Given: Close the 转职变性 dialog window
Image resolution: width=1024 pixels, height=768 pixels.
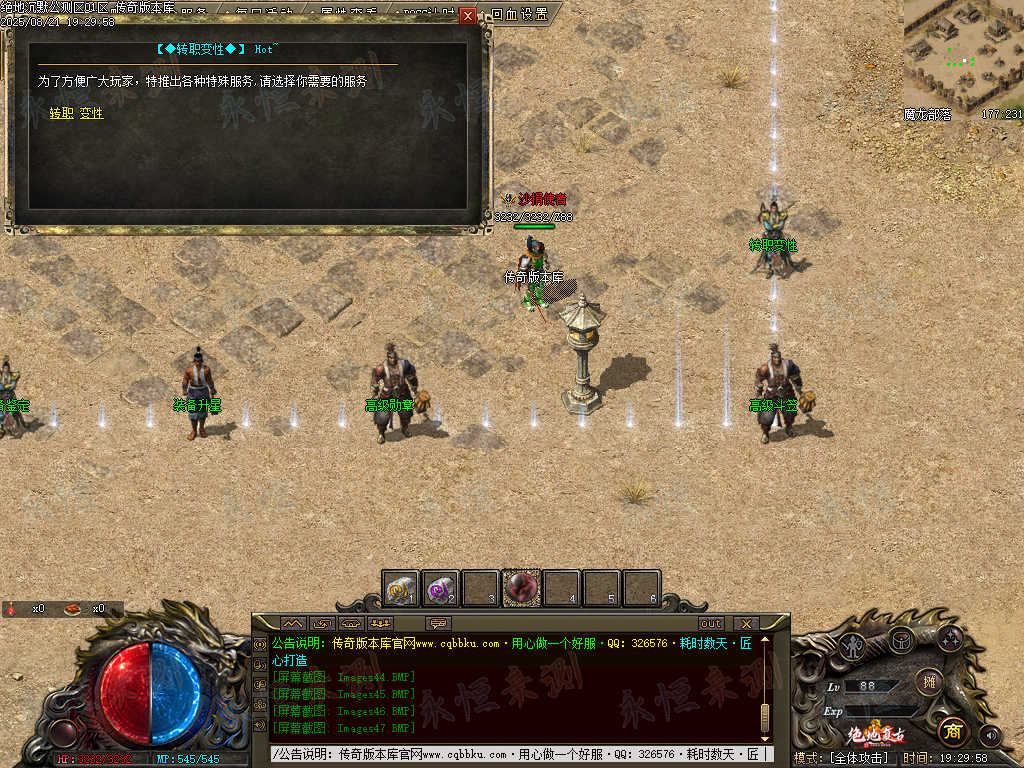Looking at the screenshot, I should click(x=468, y=16).
